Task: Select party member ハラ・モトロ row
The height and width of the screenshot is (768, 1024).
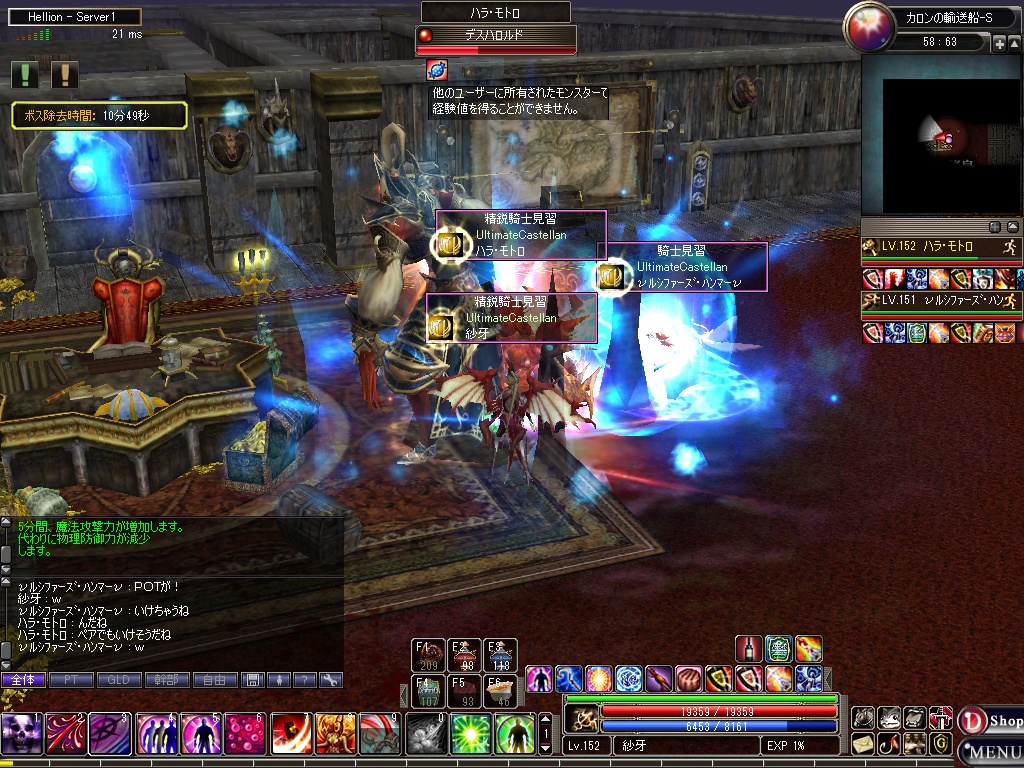Action: 940,247
